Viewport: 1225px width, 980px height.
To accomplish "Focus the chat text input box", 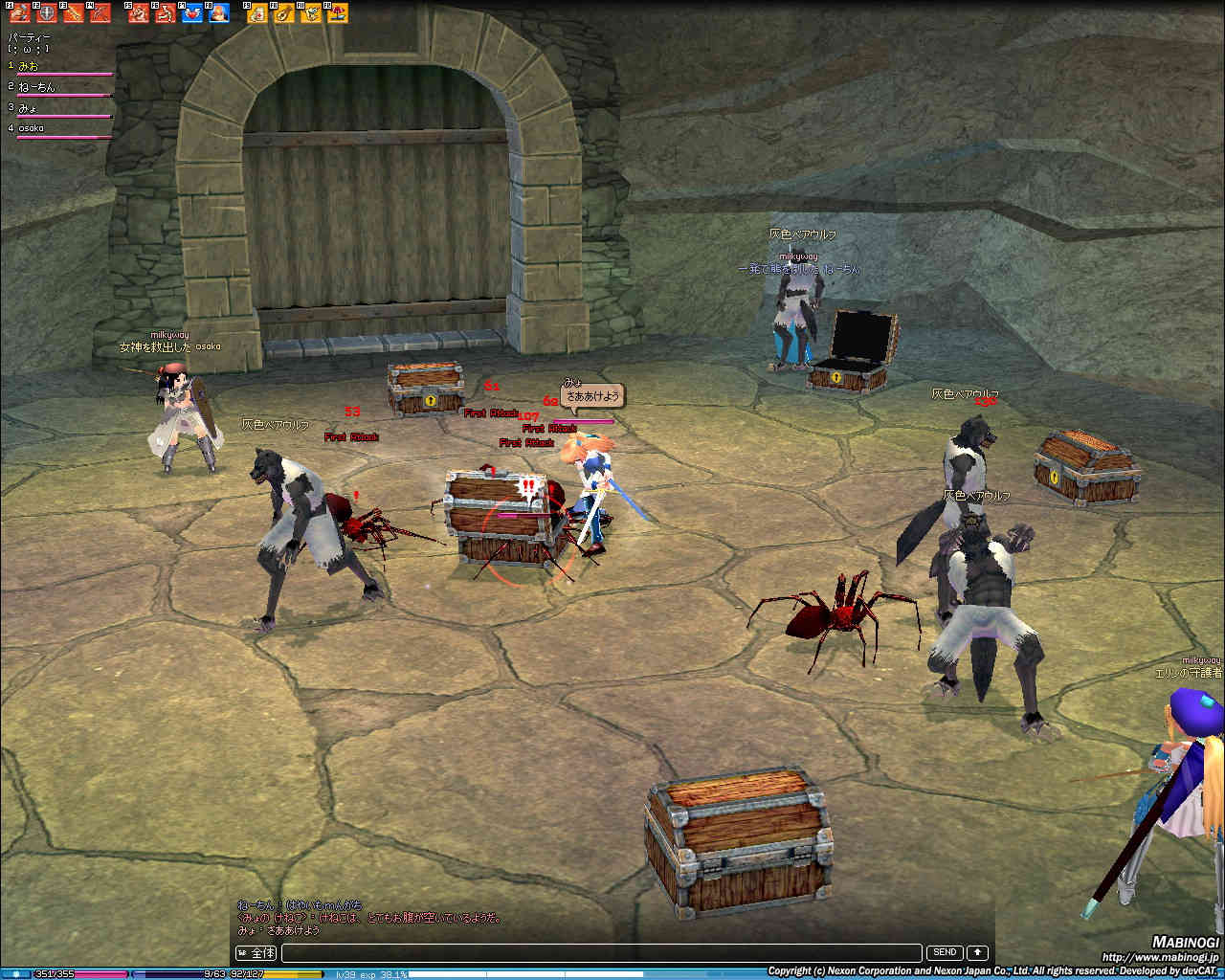I will coord(601,953).
